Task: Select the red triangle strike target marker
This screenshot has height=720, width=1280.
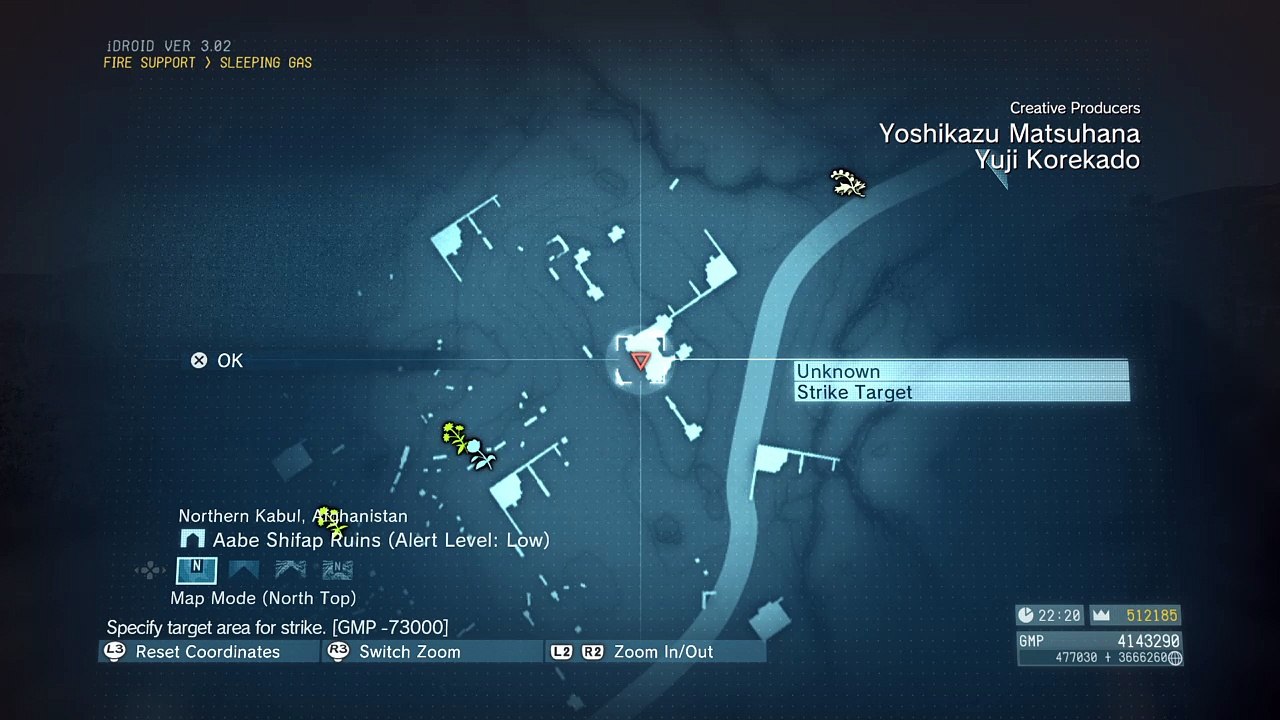Action: (x=640, y=360)
